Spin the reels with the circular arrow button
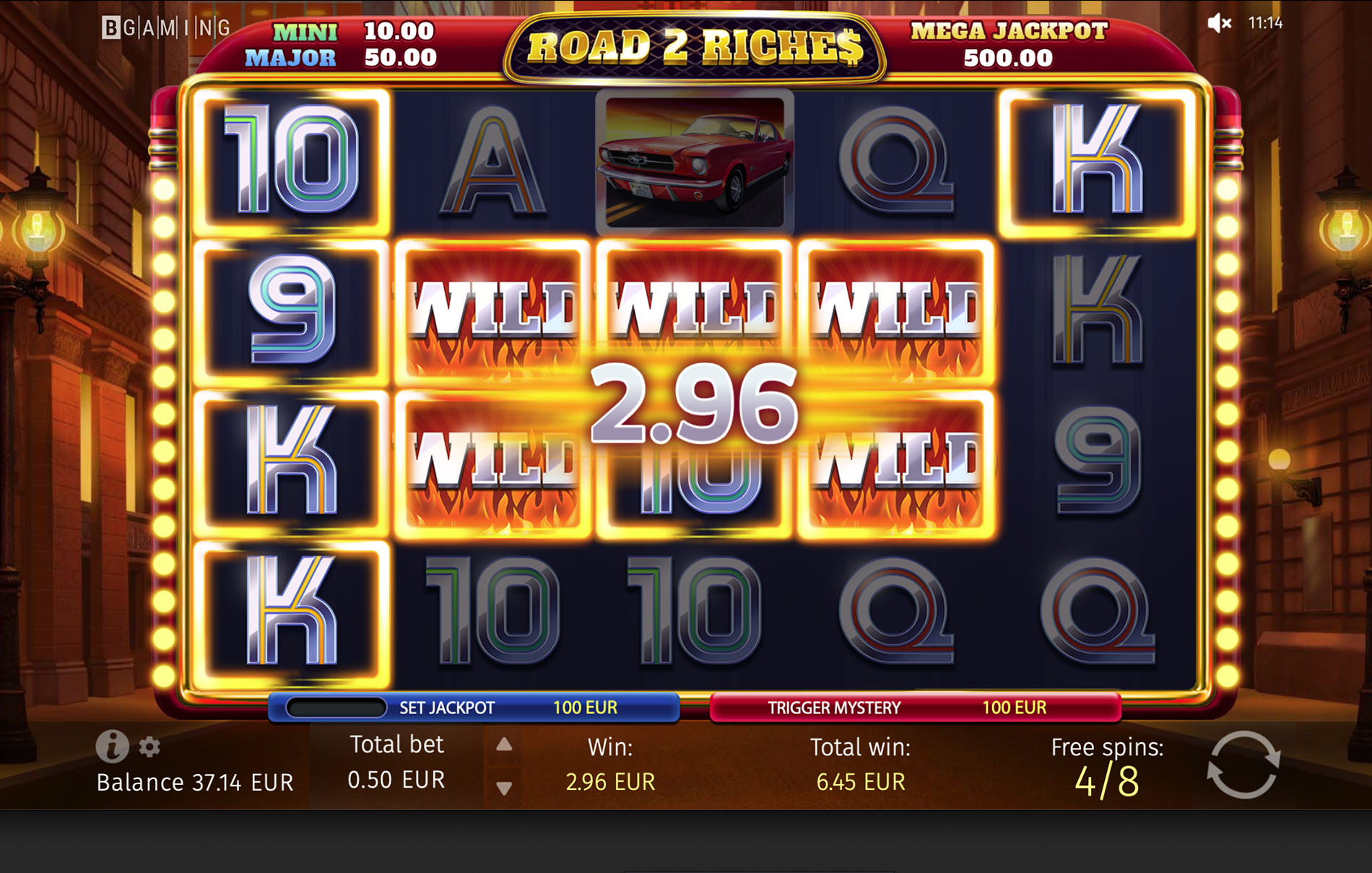This screenshot has width=1372, height=873. (1243, 765)
